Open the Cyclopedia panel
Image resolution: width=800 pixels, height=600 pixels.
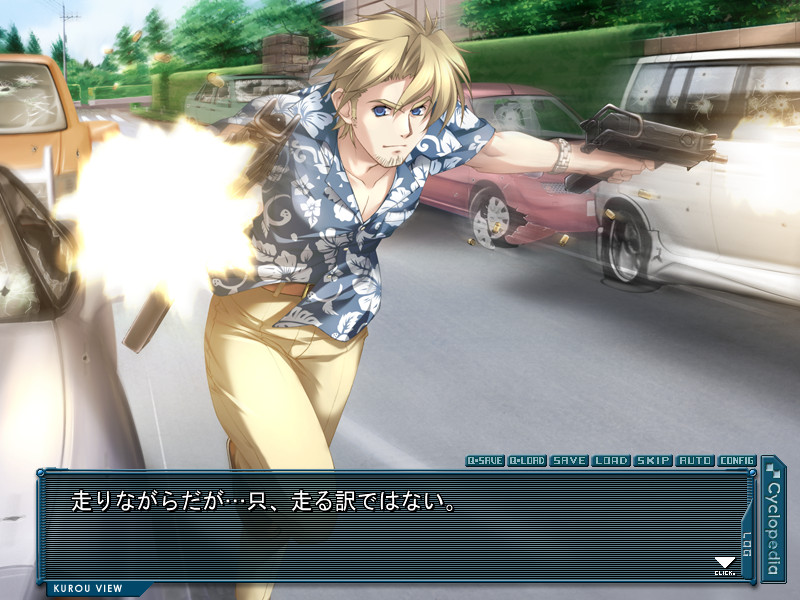(773, 518)
